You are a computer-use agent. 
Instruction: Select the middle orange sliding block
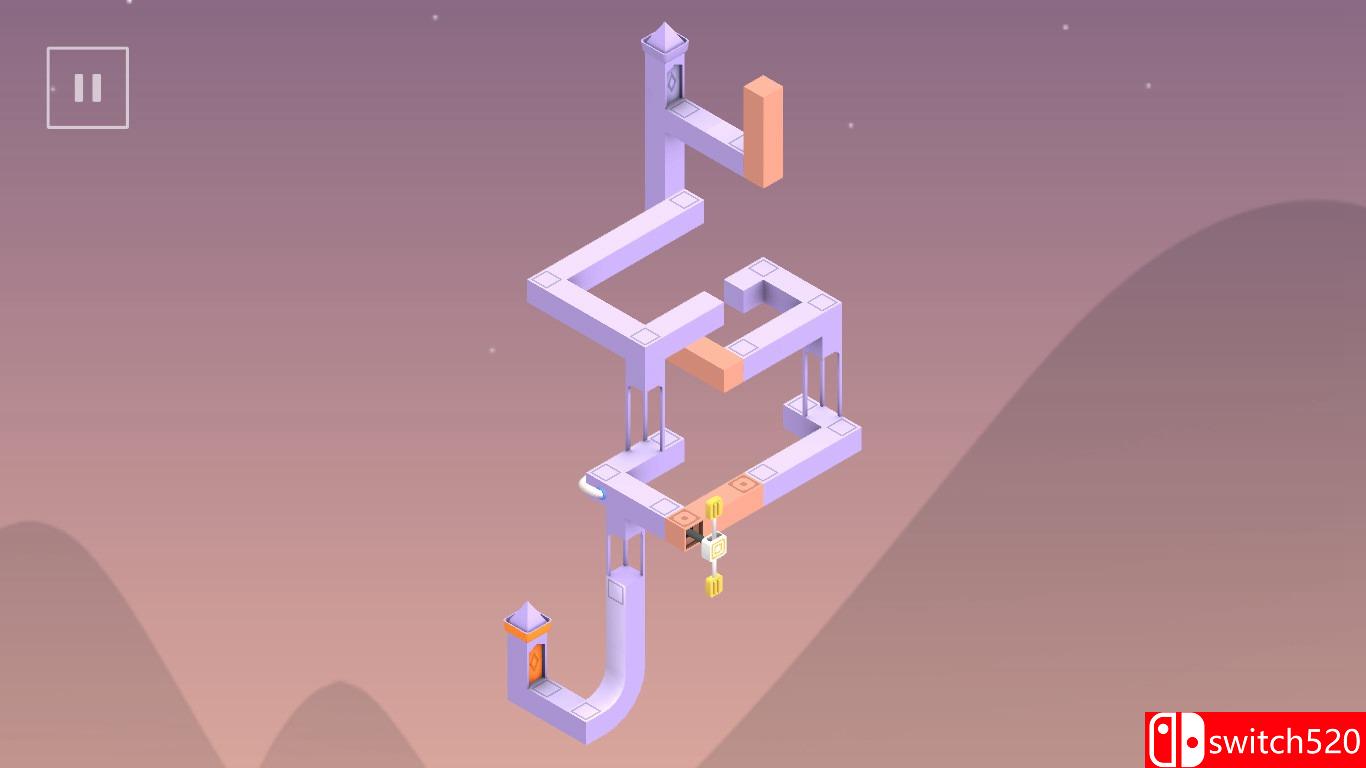[x=707, y=365]
